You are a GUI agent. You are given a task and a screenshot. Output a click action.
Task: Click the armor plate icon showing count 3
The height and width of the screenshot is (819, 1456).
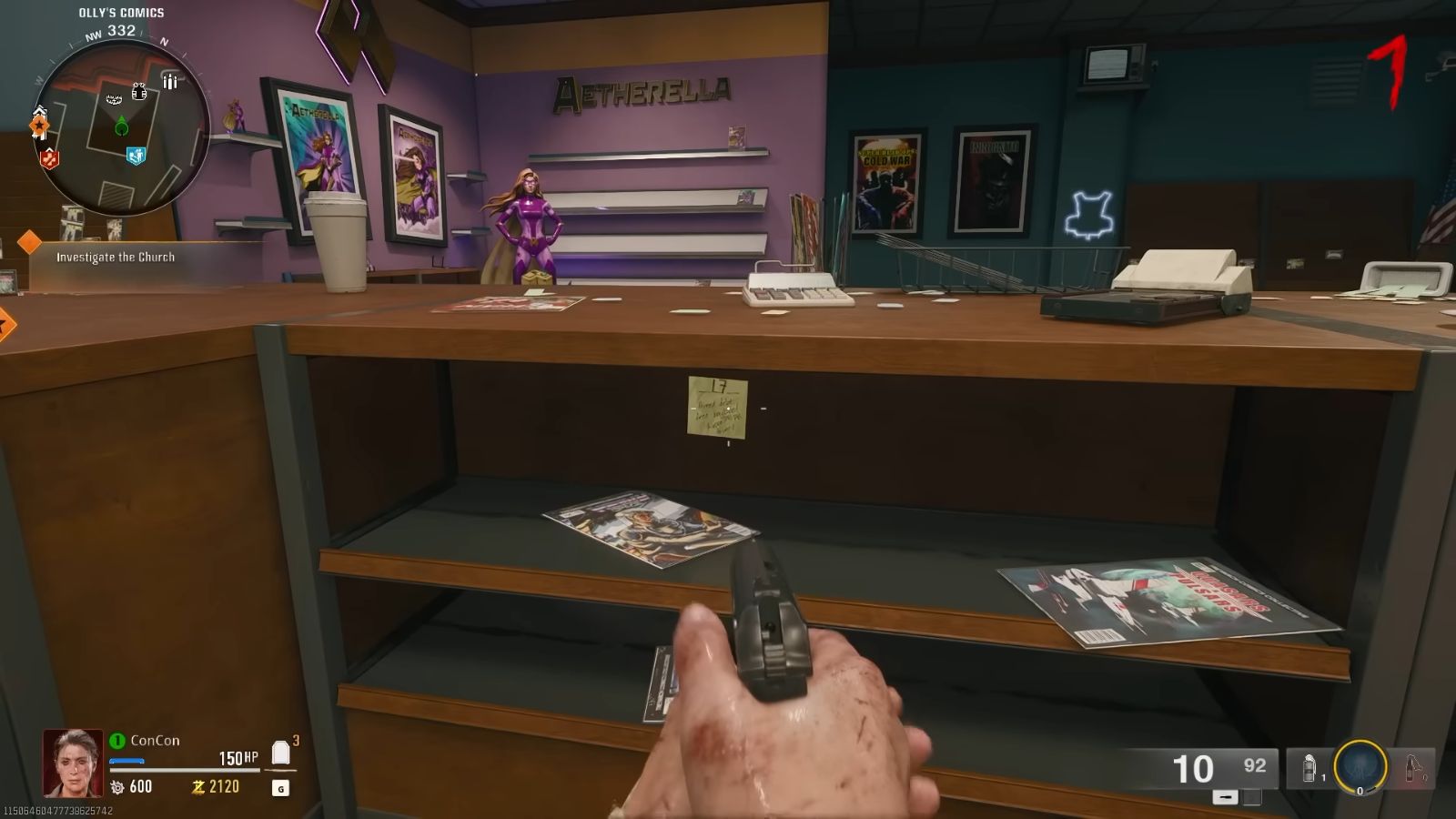pos(280,753)
